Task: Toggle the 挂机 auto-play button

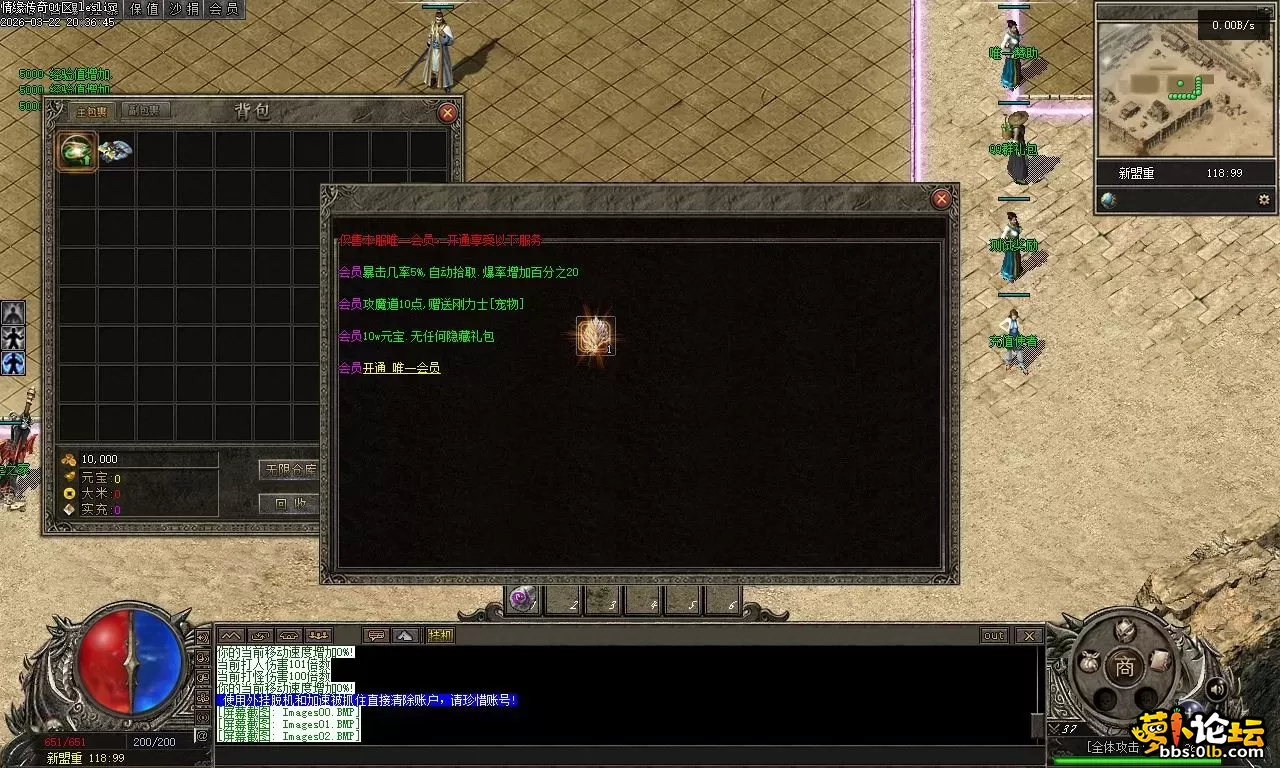Action: coord(440,635)
